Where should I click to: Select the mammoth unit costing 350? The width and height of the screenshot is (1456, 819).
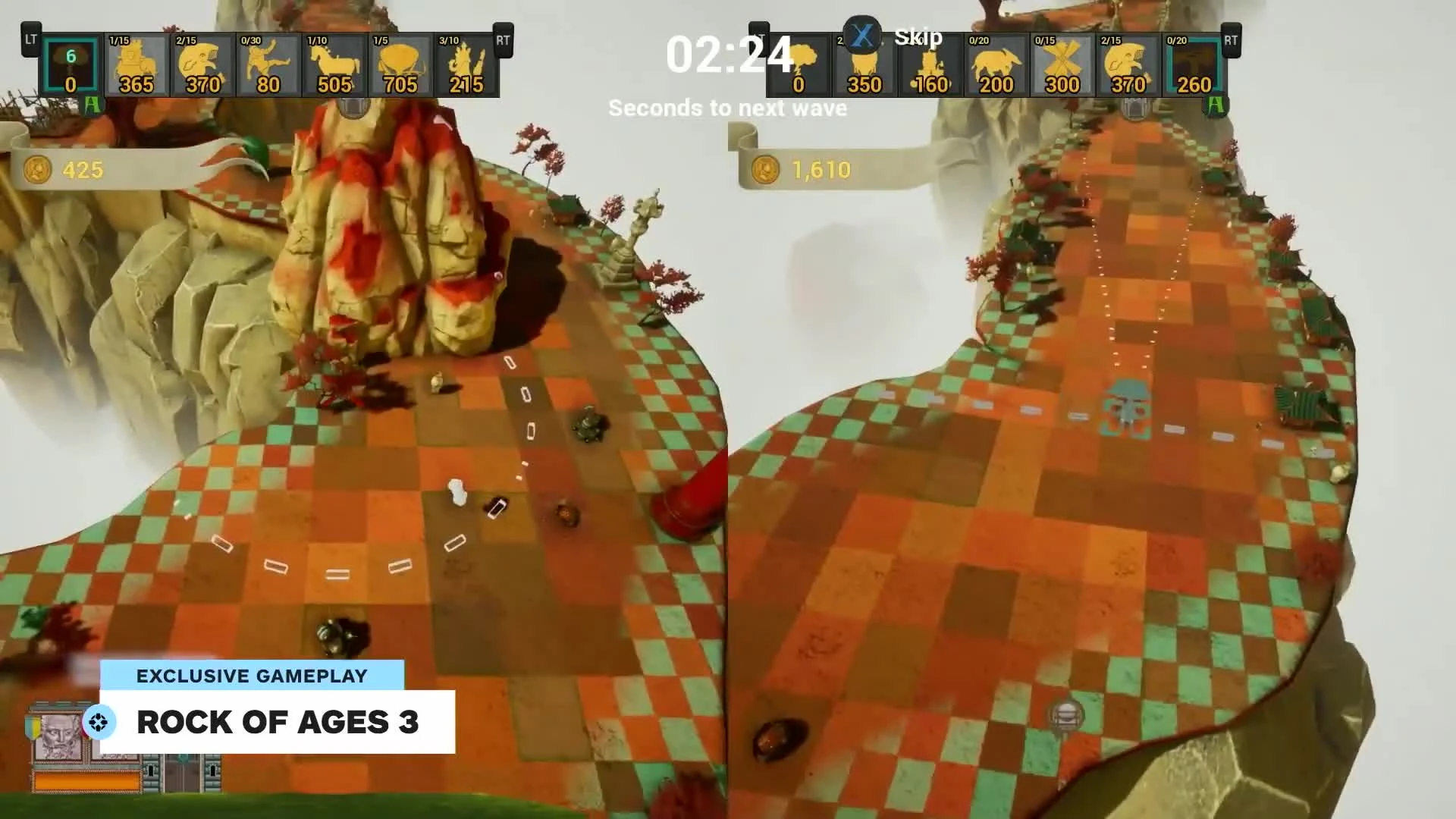[864, 64]
